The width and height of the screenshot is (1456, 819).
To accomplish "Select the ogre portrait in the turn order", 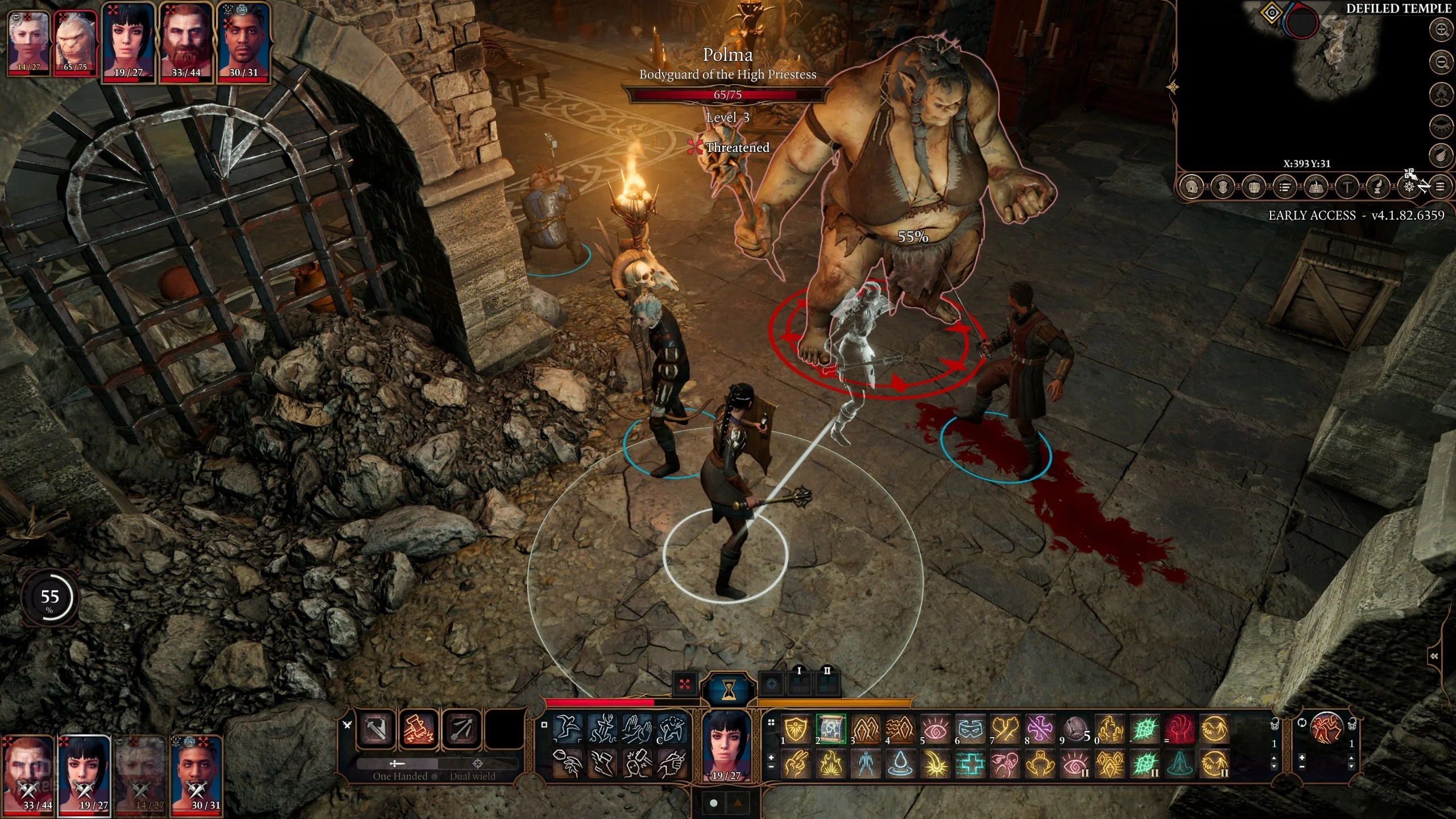I will (x=75, y=44).
